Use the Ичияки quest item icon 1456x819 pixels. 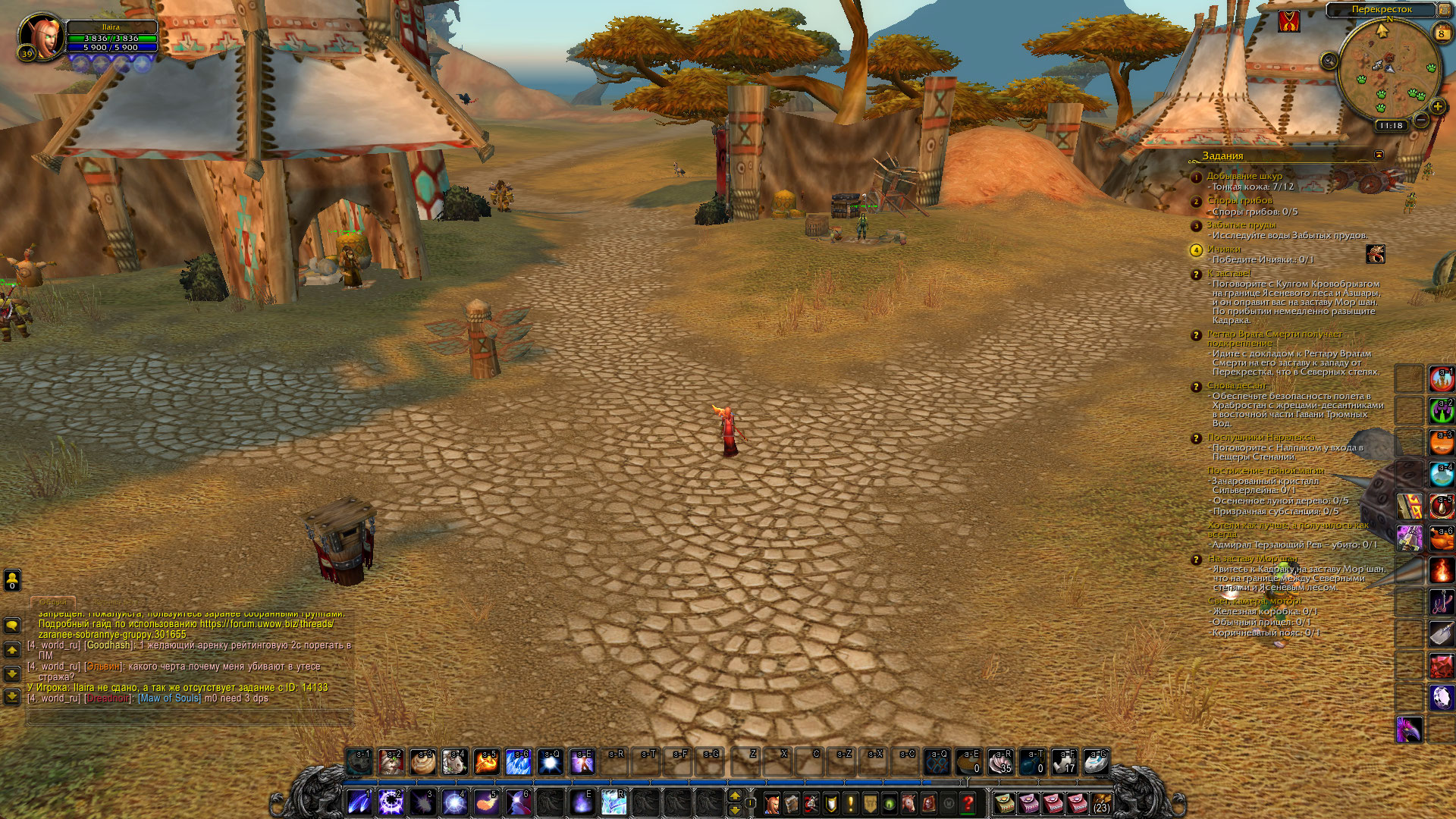pos(1375,254)
